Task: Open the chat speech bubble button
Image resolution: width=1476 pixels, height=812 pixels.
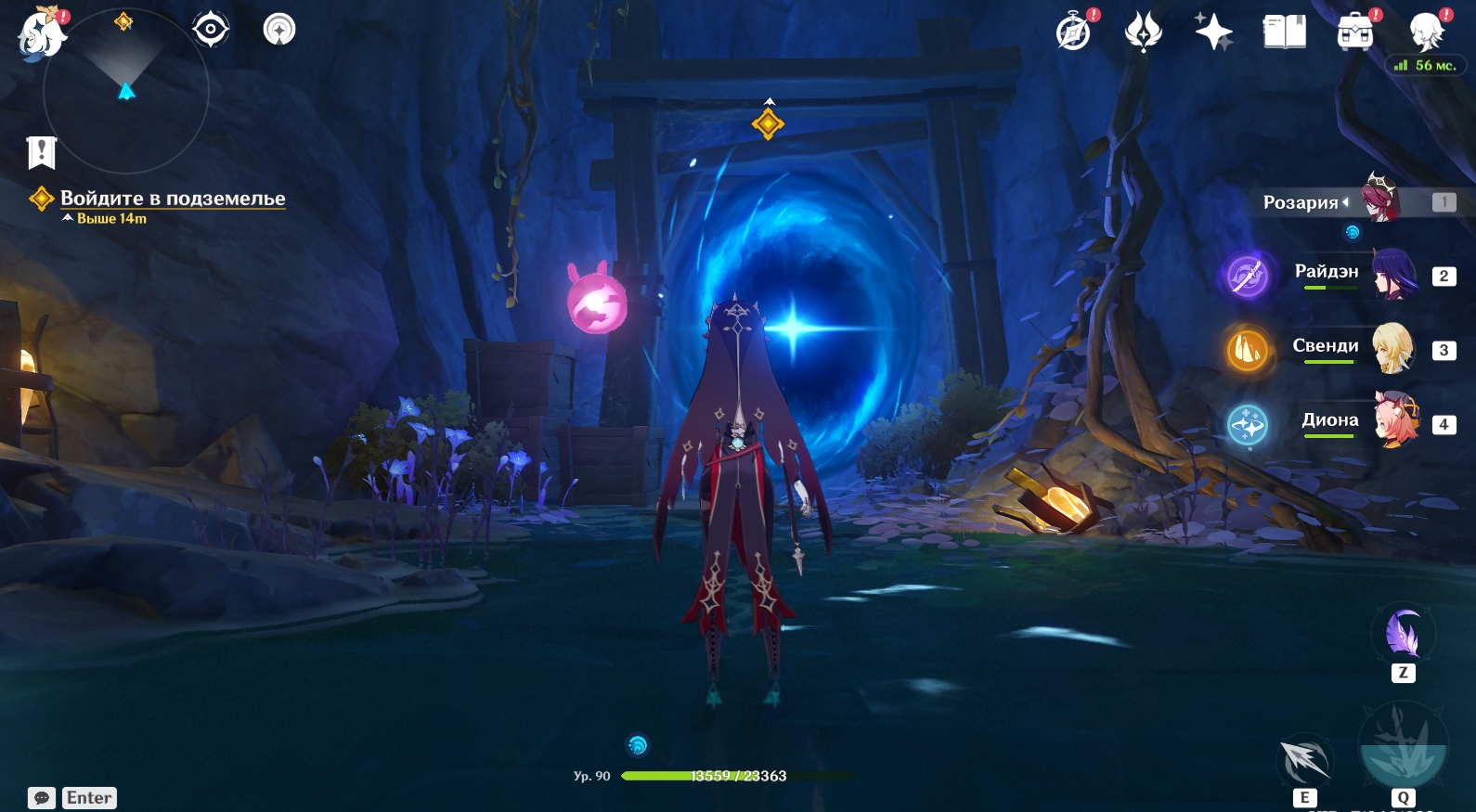Action: 42,798
